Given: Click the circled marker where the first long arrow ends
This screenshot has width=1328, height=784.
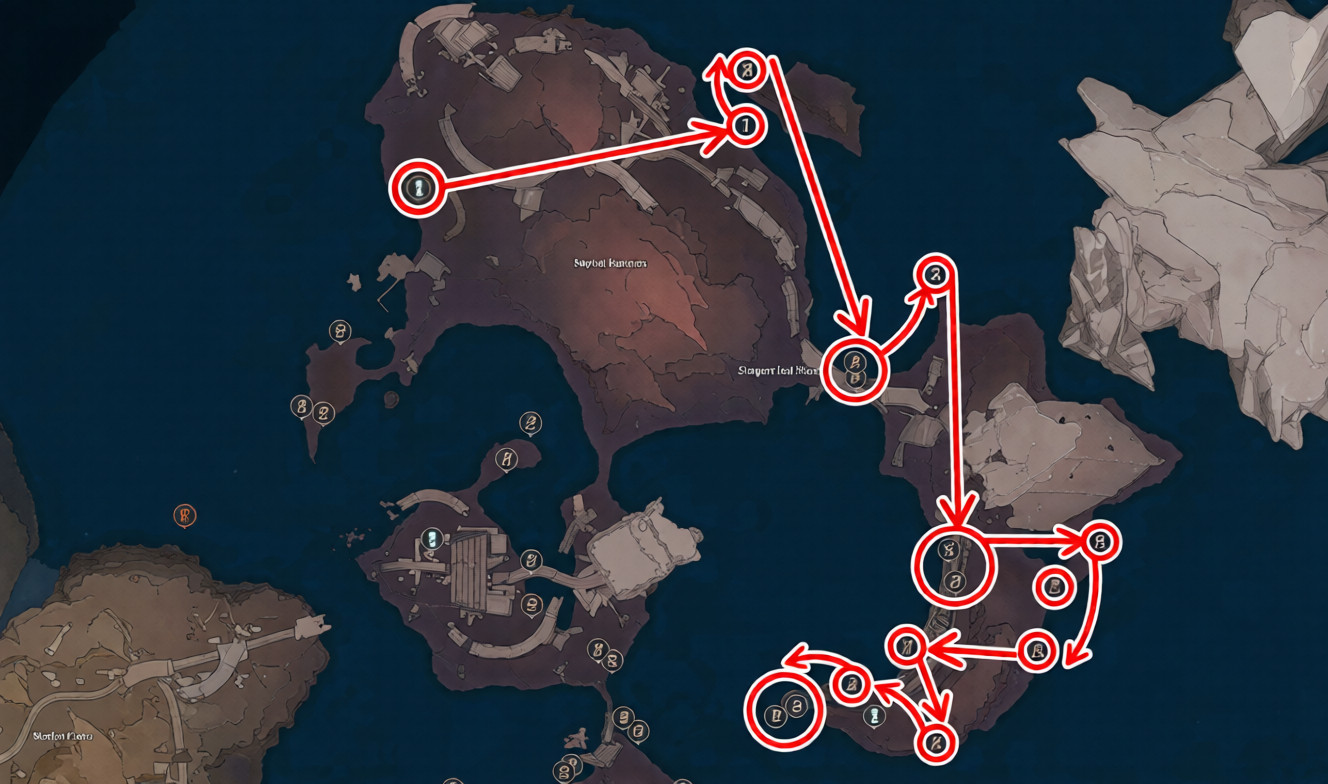Looking at the screenshot, I should pos(744,126).
